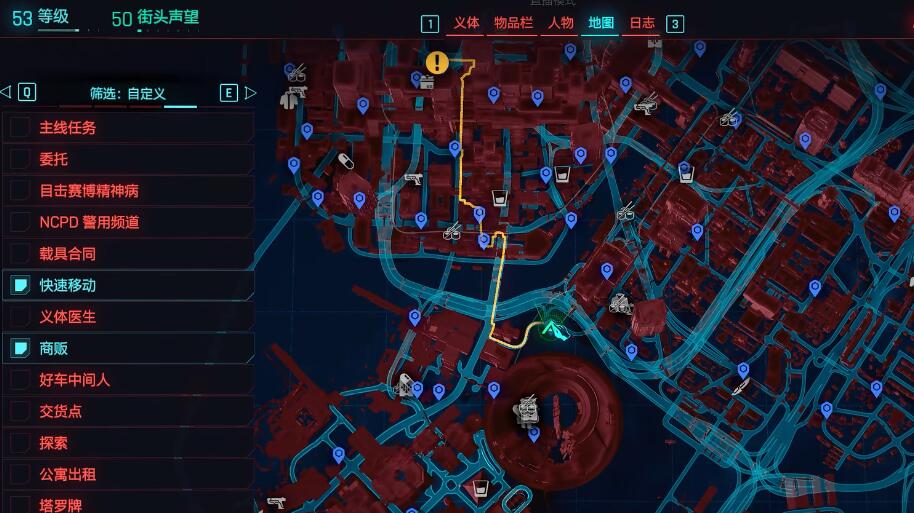Viewport: 914px width, 513px height.
Task: Uncheck the 商贩 filter
Action: click(20, 349)
